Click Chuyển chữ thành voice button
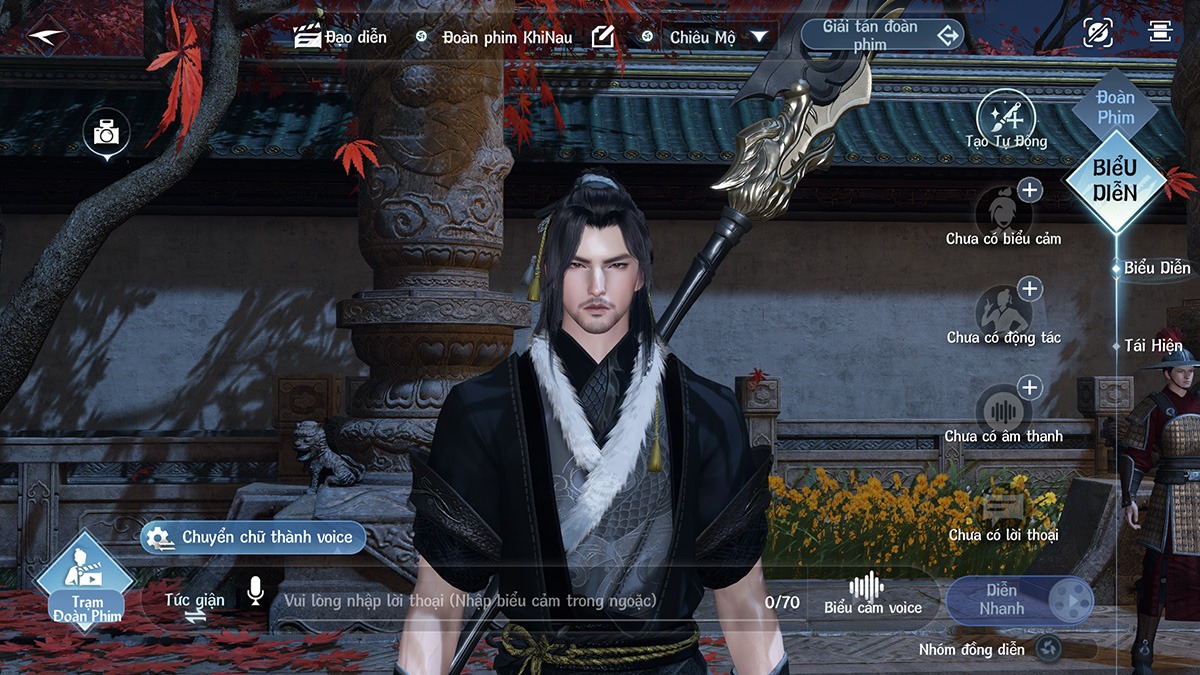Viewport: 1200px width, 675px height. pos(253,537)
